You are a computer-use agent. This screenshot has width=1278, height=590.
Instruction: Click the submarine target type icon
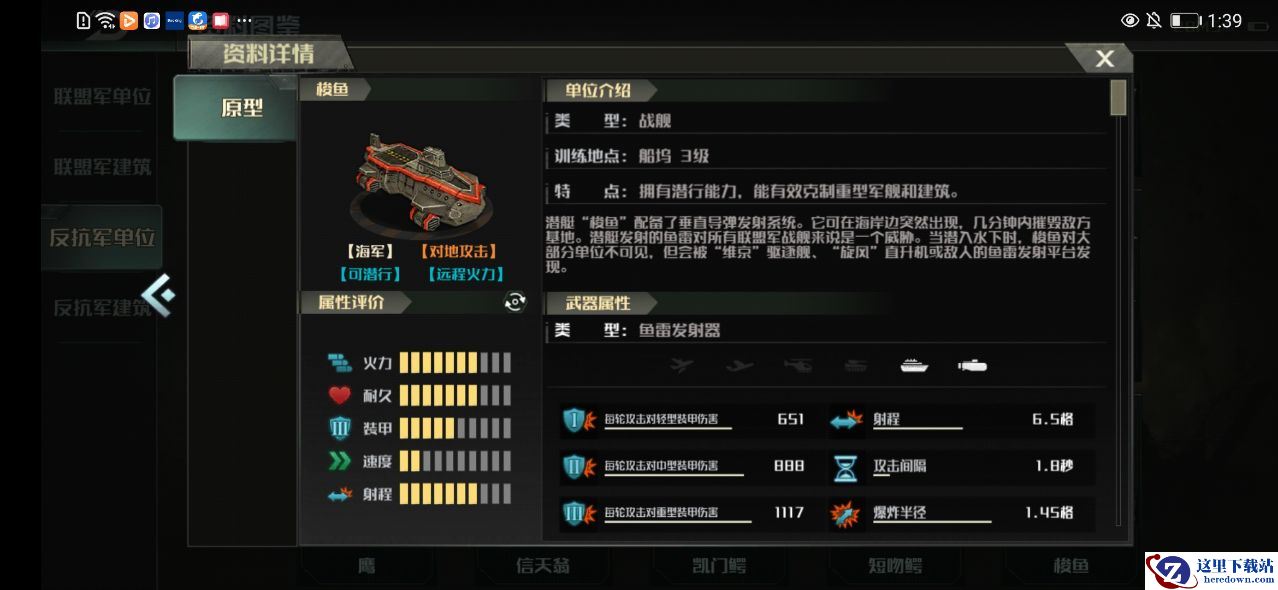971,366
